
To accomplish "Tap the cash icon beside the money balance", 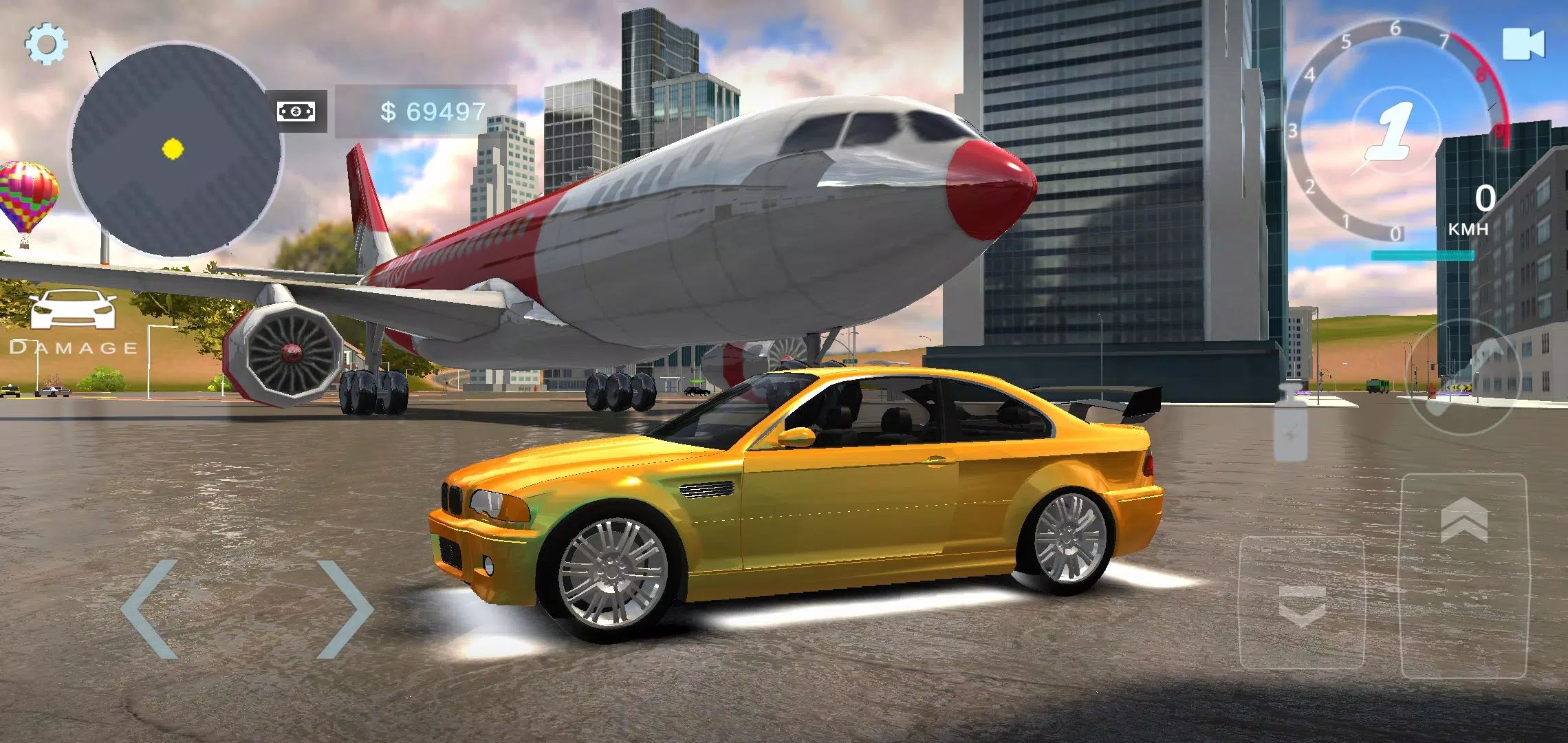I will [296, 110].
